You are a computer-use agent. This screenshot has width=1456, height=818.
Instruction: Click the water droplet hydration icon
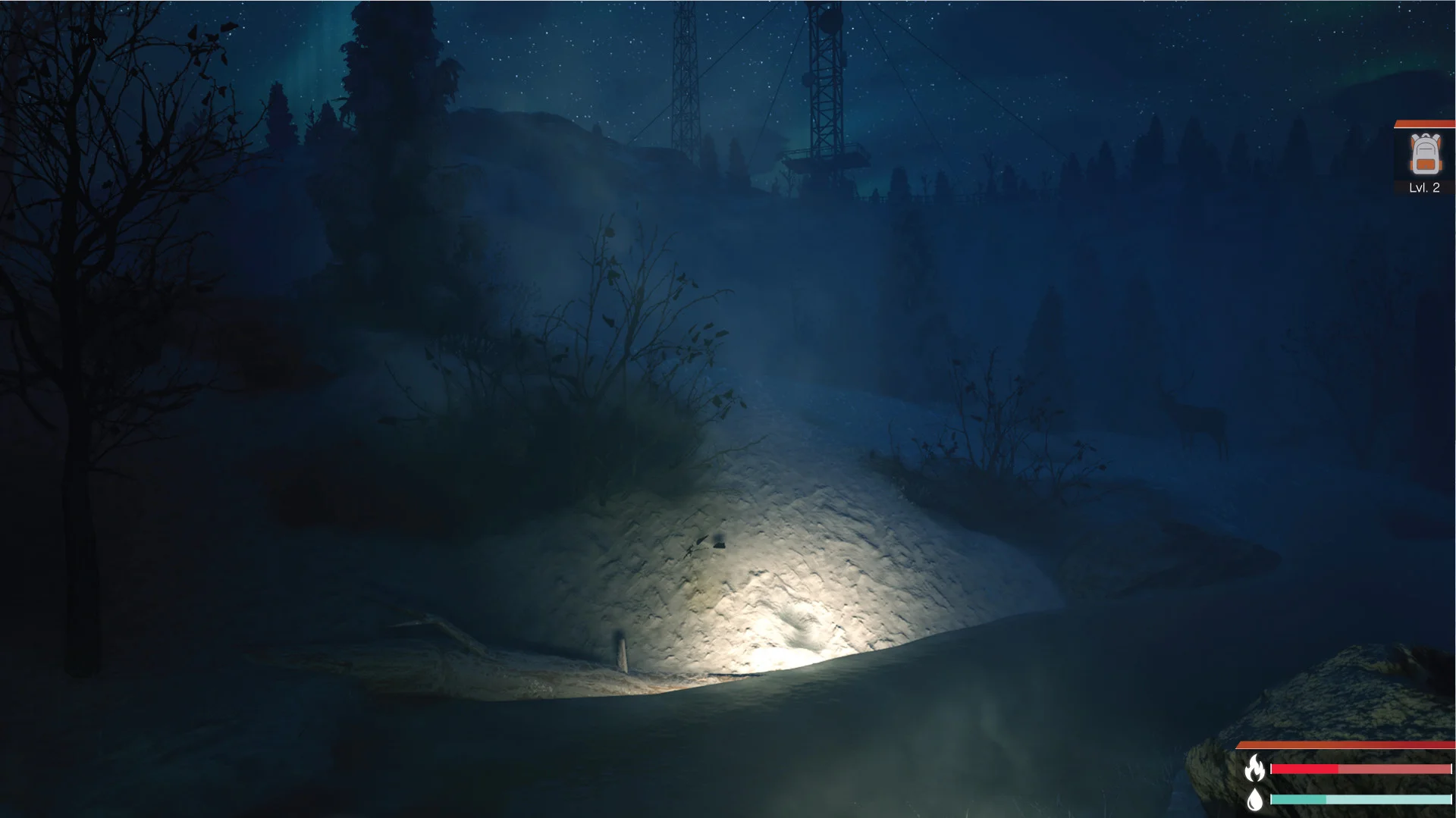1254,801
